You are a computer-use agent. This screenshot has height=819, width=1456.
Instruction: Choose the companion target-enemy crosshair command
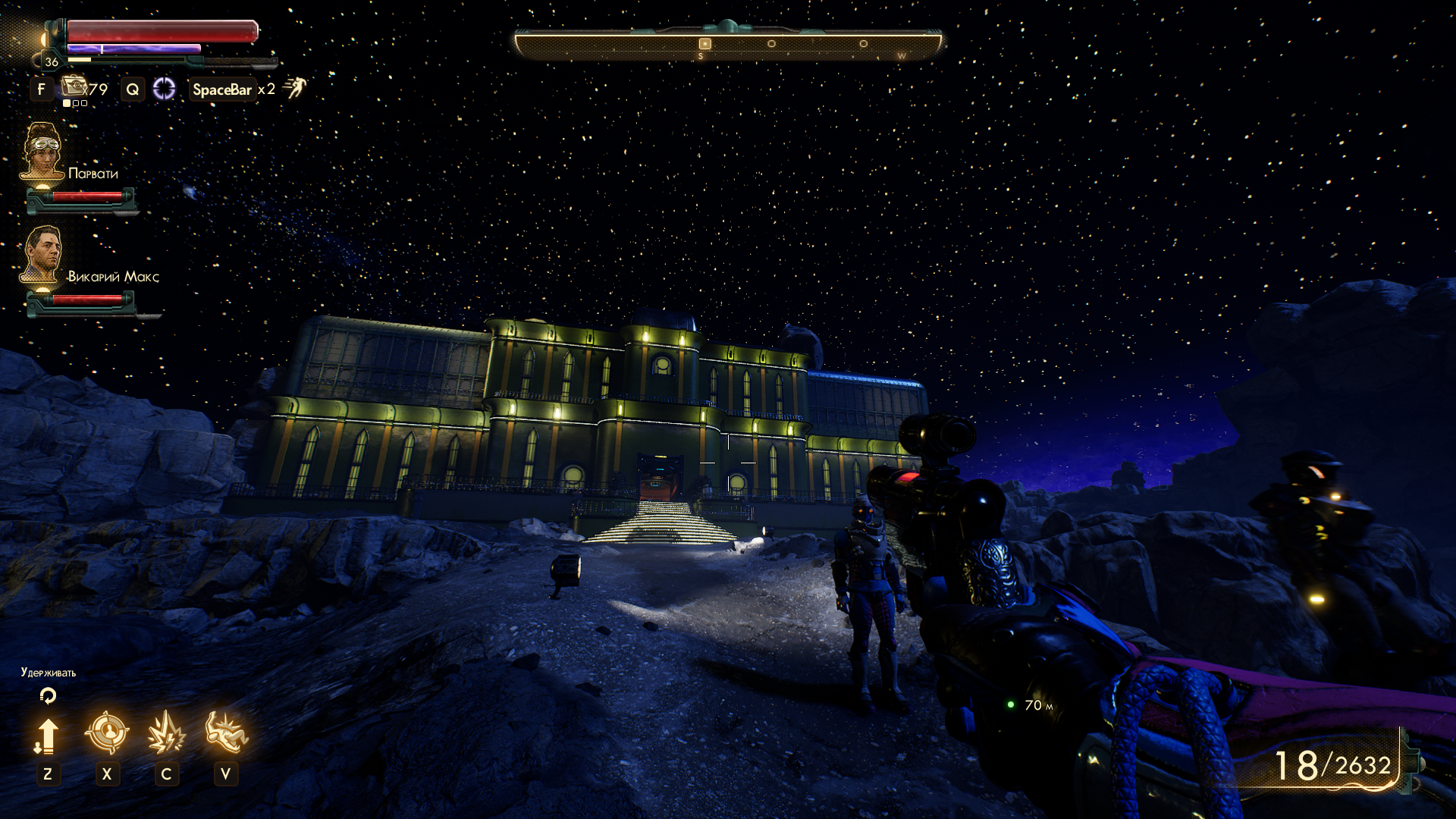pyautogui.click(x=107, y=733)
